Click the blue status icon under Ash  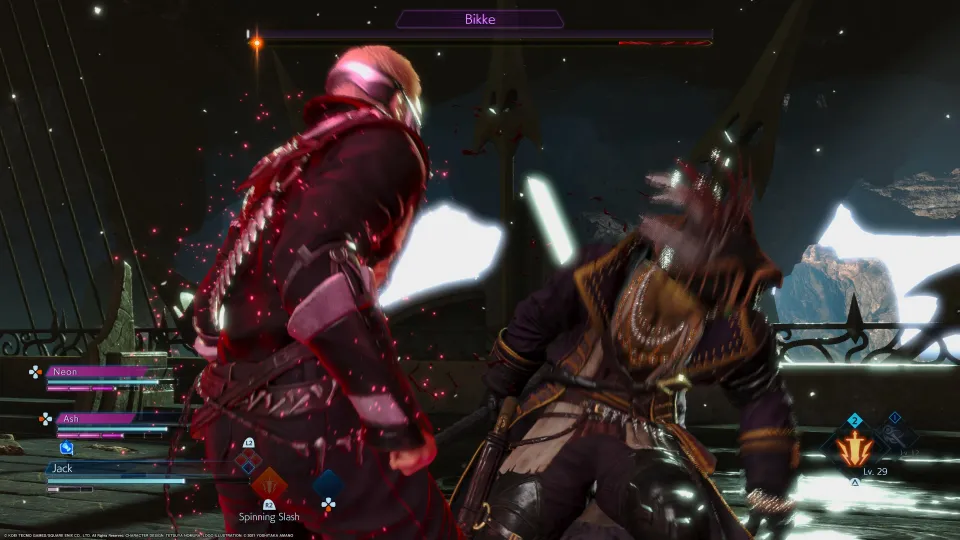click(x=66, y=448)
